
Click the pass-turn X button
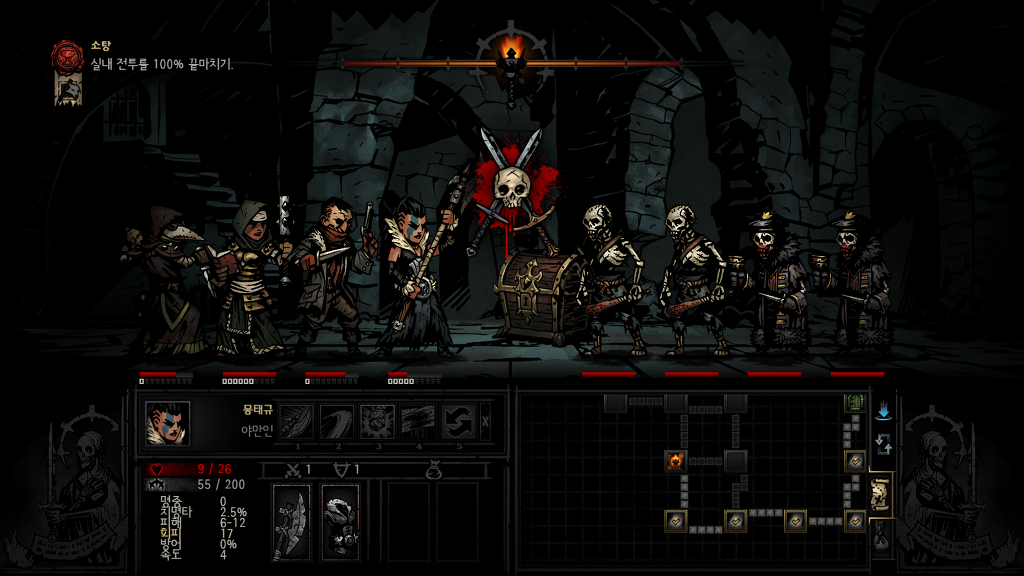(486, 422)
